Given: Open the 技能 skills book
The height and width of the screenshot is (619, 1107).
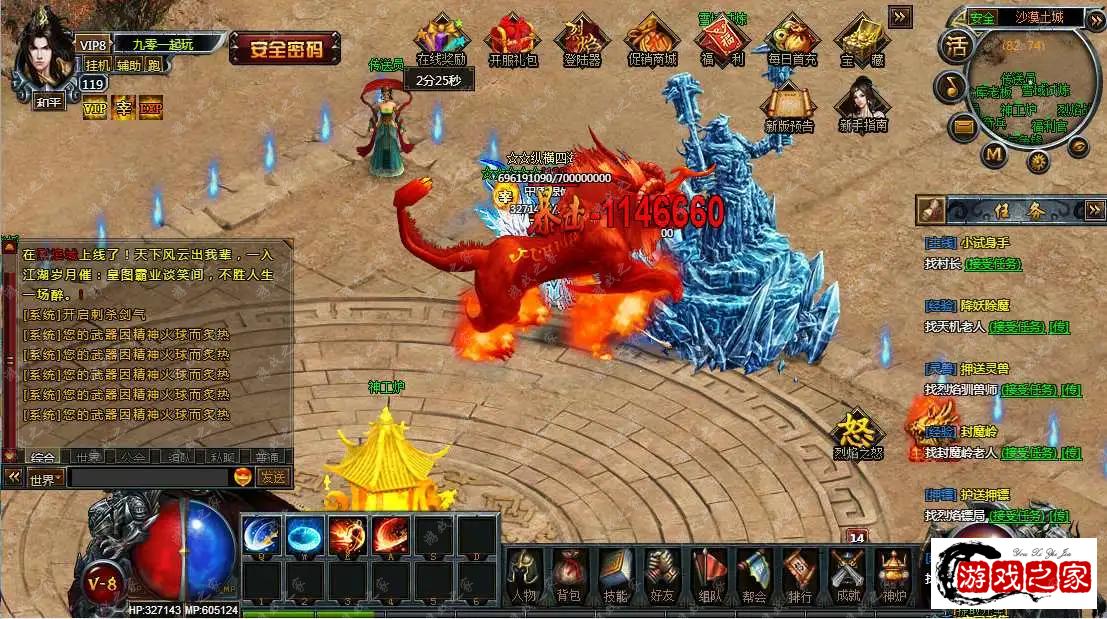Looking at the screenshot, I should [616, 577].
